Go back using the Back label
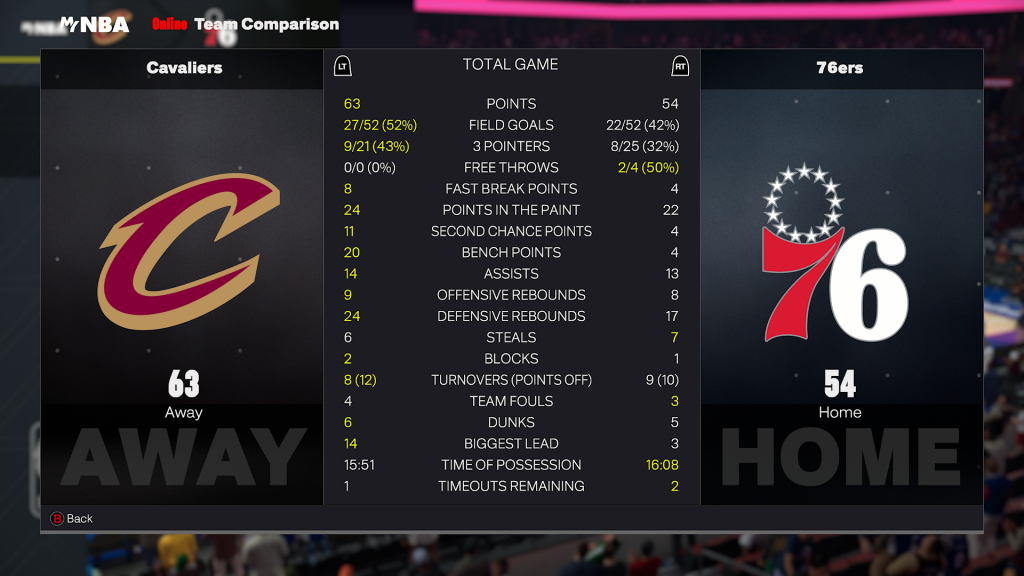Image resolution: width=1024 pixels, height=576 pixels. pos(79,519)
